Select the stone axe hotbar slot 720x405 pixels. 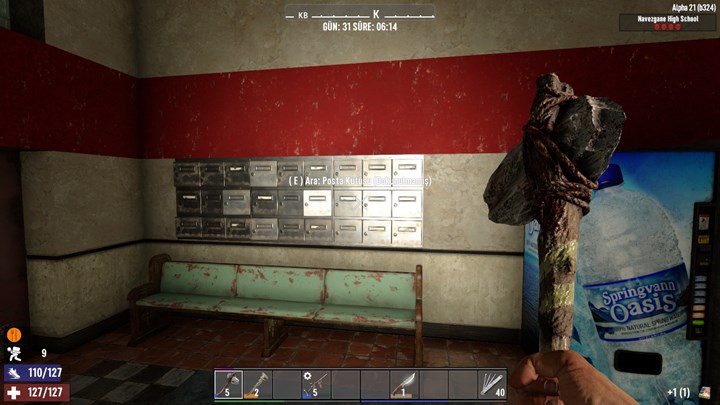click(228, 384)
